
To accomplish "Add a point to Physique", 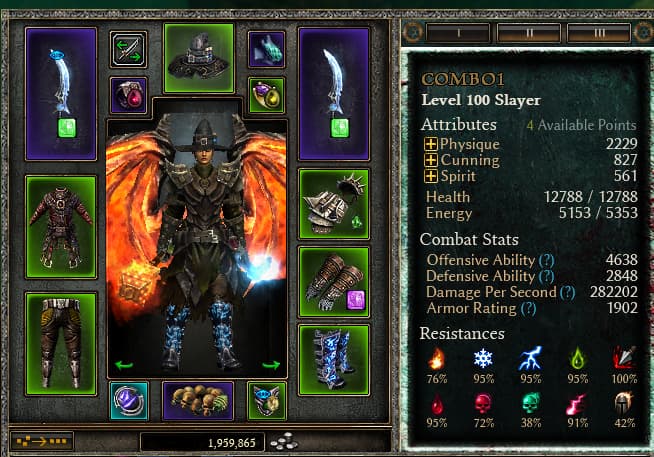I will click(x=431, y=144).
